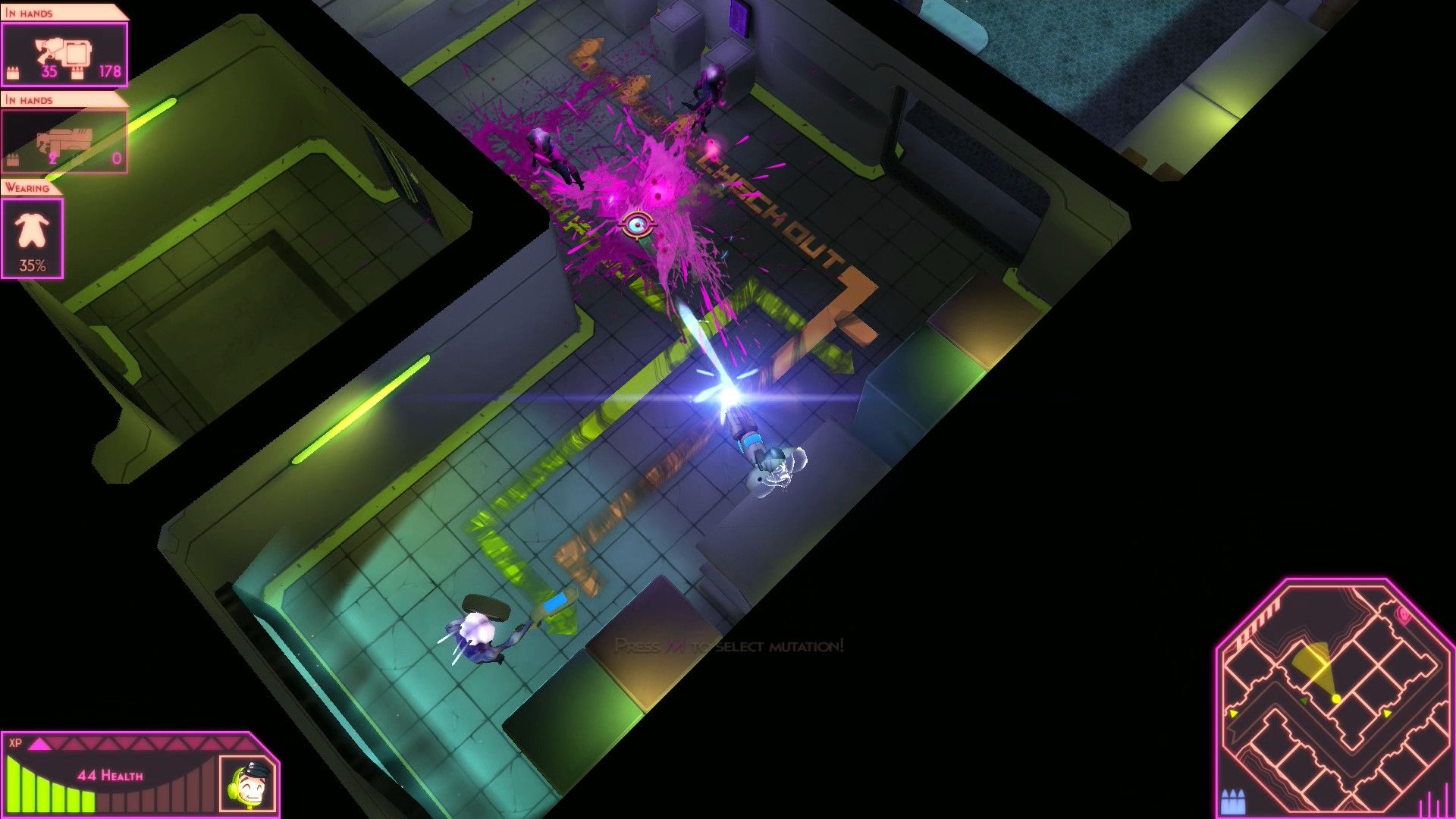Click the bullet icon below the minimap
The height and width of the screenshot is (819, 1456).
[x=1233, y=801]
